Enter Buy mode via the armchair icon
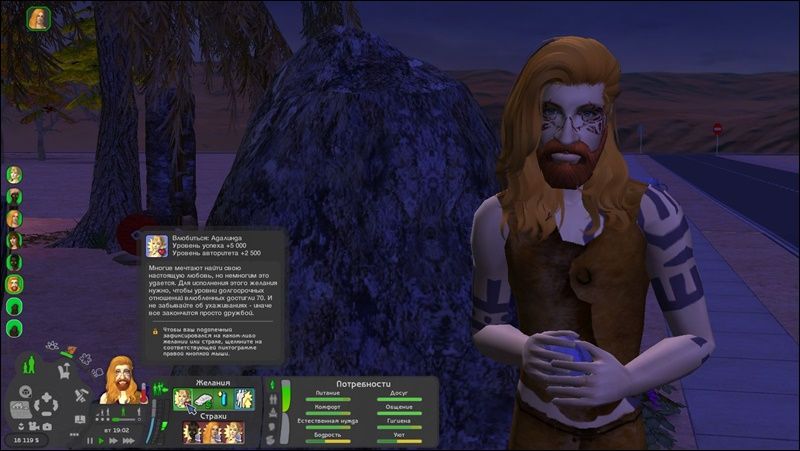The width and height of the screenshot is (800, 451). click(x=62, y=372)
